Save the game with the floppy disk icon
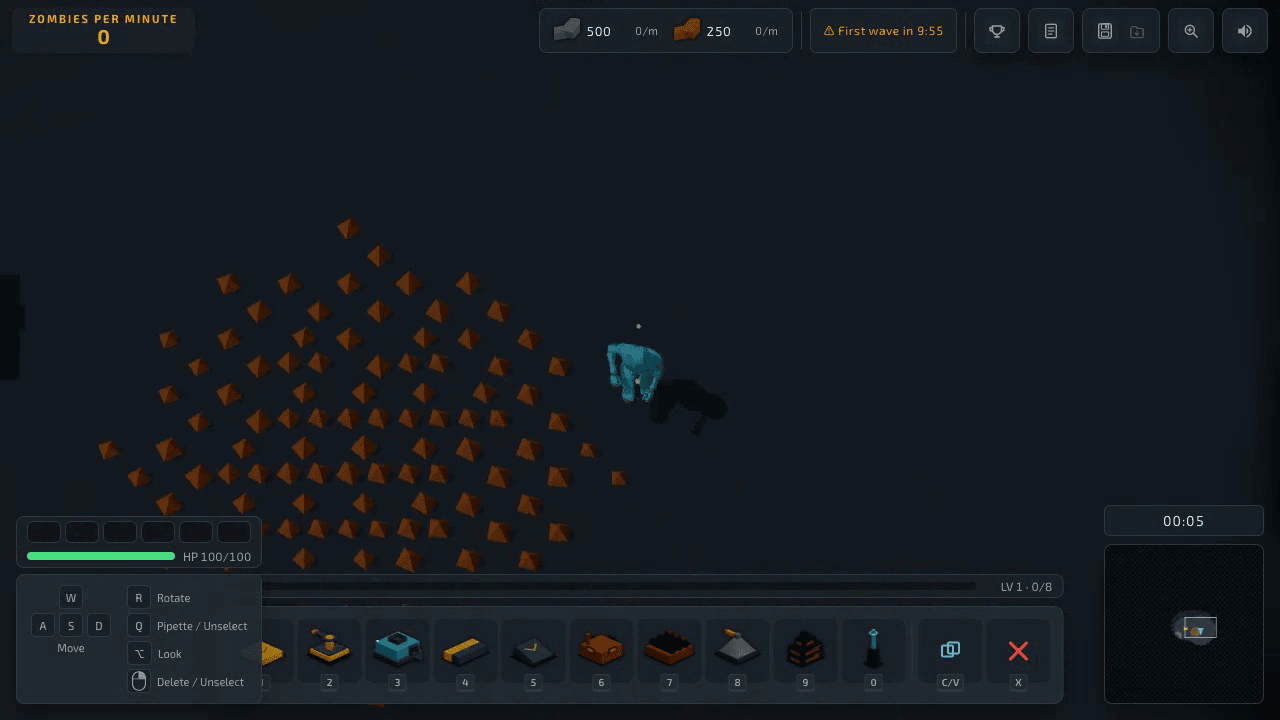Screen dimensions: 1280x720 coord(1105,31)
